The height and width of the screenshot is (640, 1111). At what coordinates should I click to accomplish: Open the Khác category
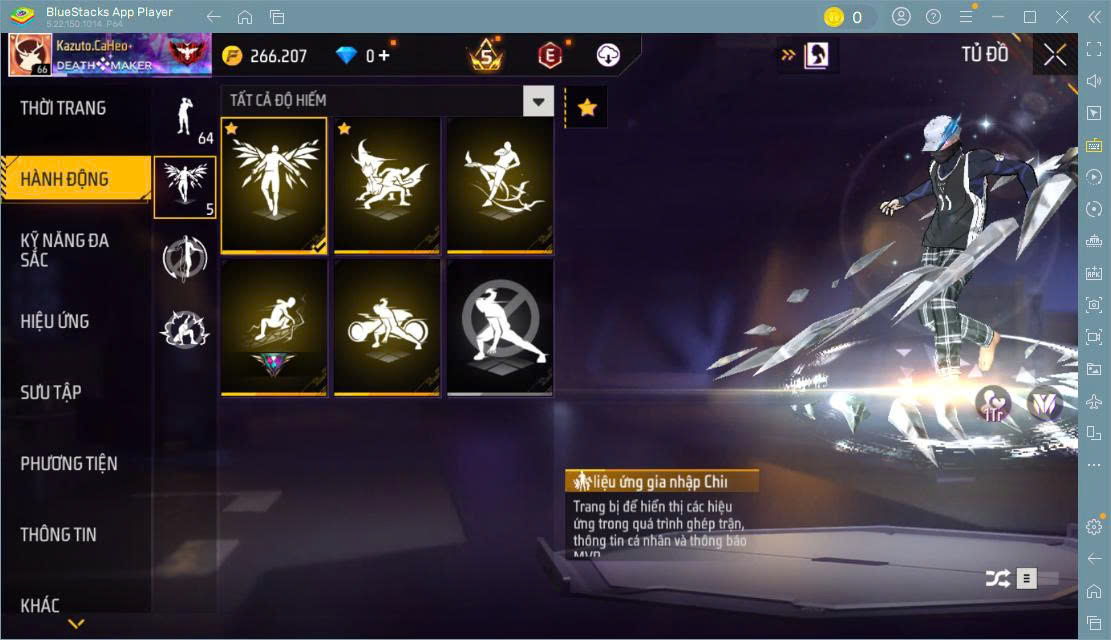tap(40, 605)
